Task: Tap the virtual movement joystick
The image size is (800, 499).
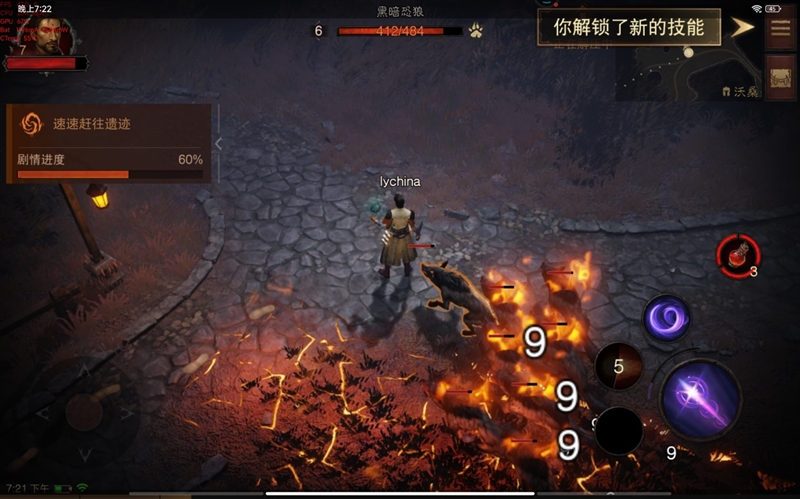Action: coord(85,412)
